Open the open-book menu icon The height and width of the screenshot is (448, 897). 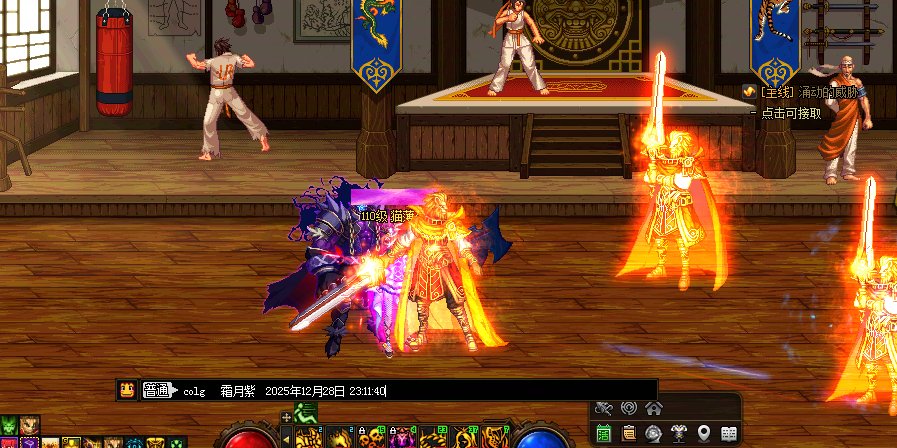(729, 433)
